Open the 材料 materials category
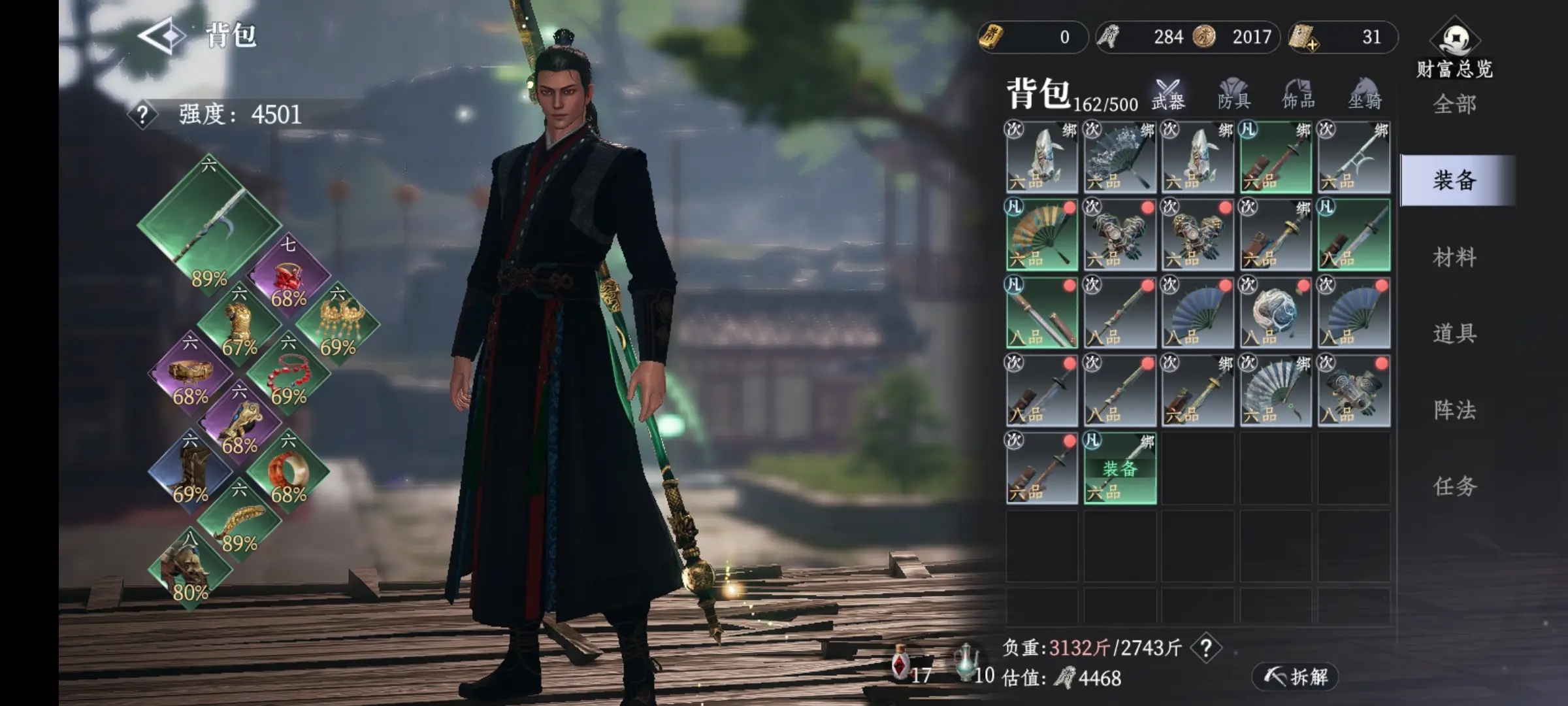The width and height of the screenshot is (1568, 706). pyautogui.click(x=1454, y=258)
